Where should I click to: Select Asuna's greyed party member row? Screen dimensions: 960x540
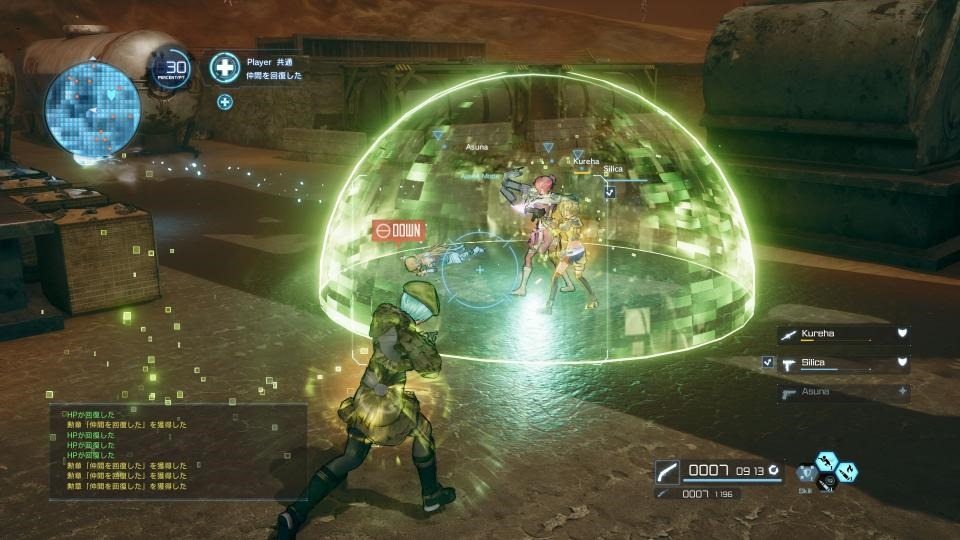(x=844, y=392)
